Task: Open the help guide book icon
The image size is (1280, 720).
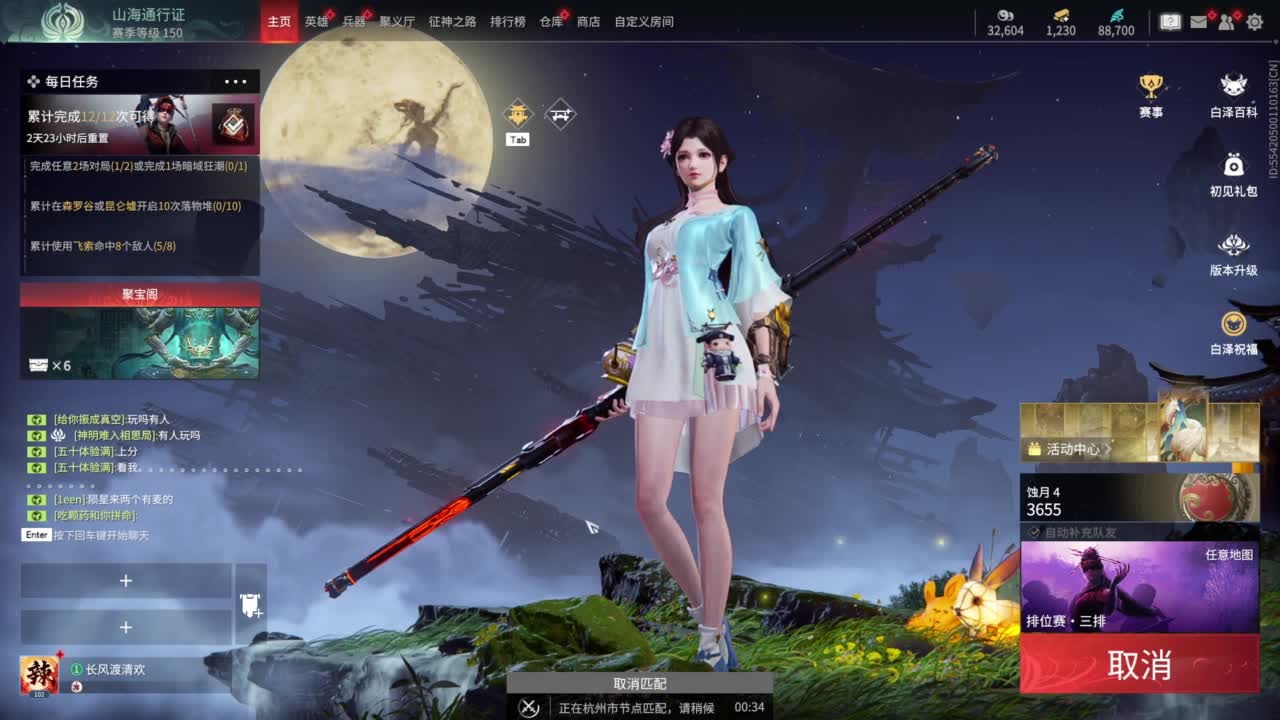Action: 1170,21
